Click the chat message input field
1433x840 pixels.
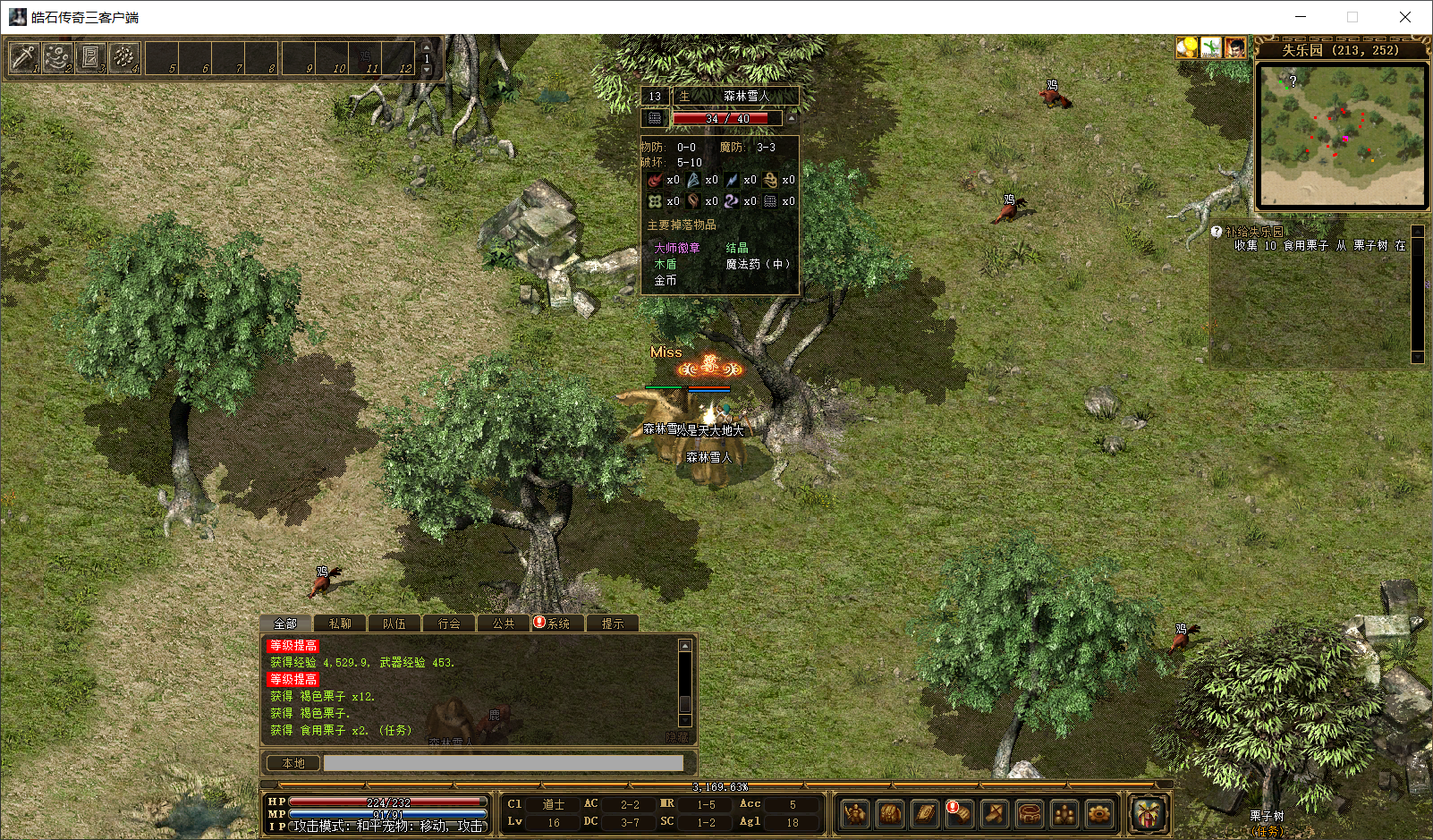pyautogui.click(x=503, y=763)
